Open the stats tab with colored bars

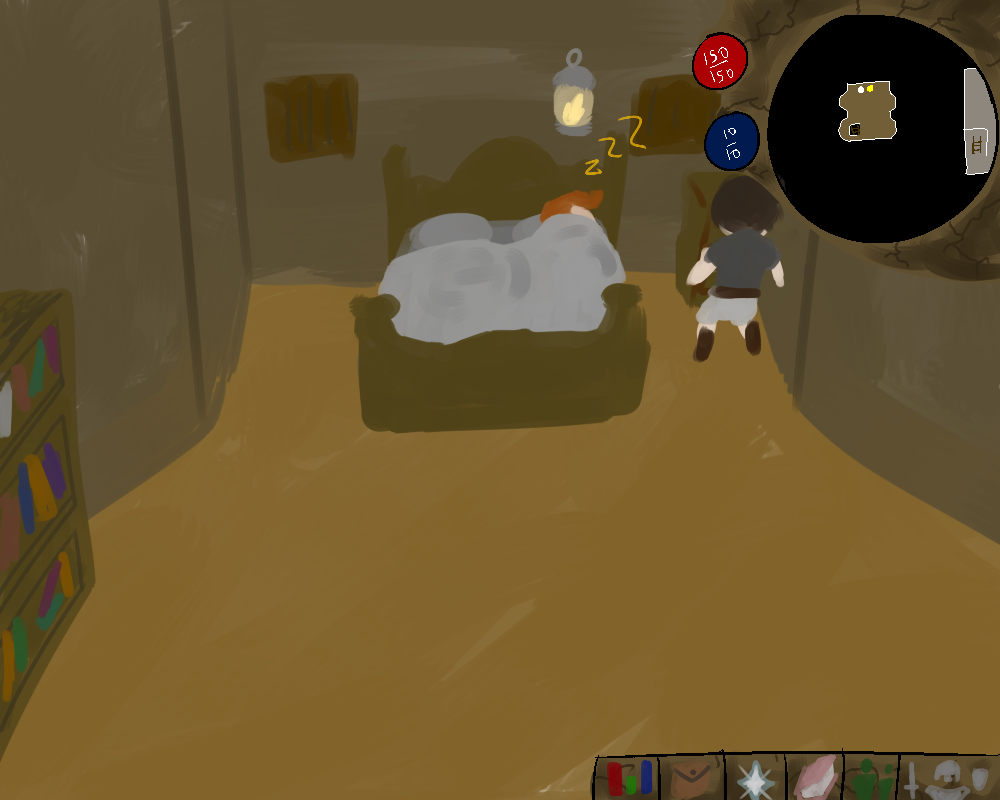pos(629,778)
